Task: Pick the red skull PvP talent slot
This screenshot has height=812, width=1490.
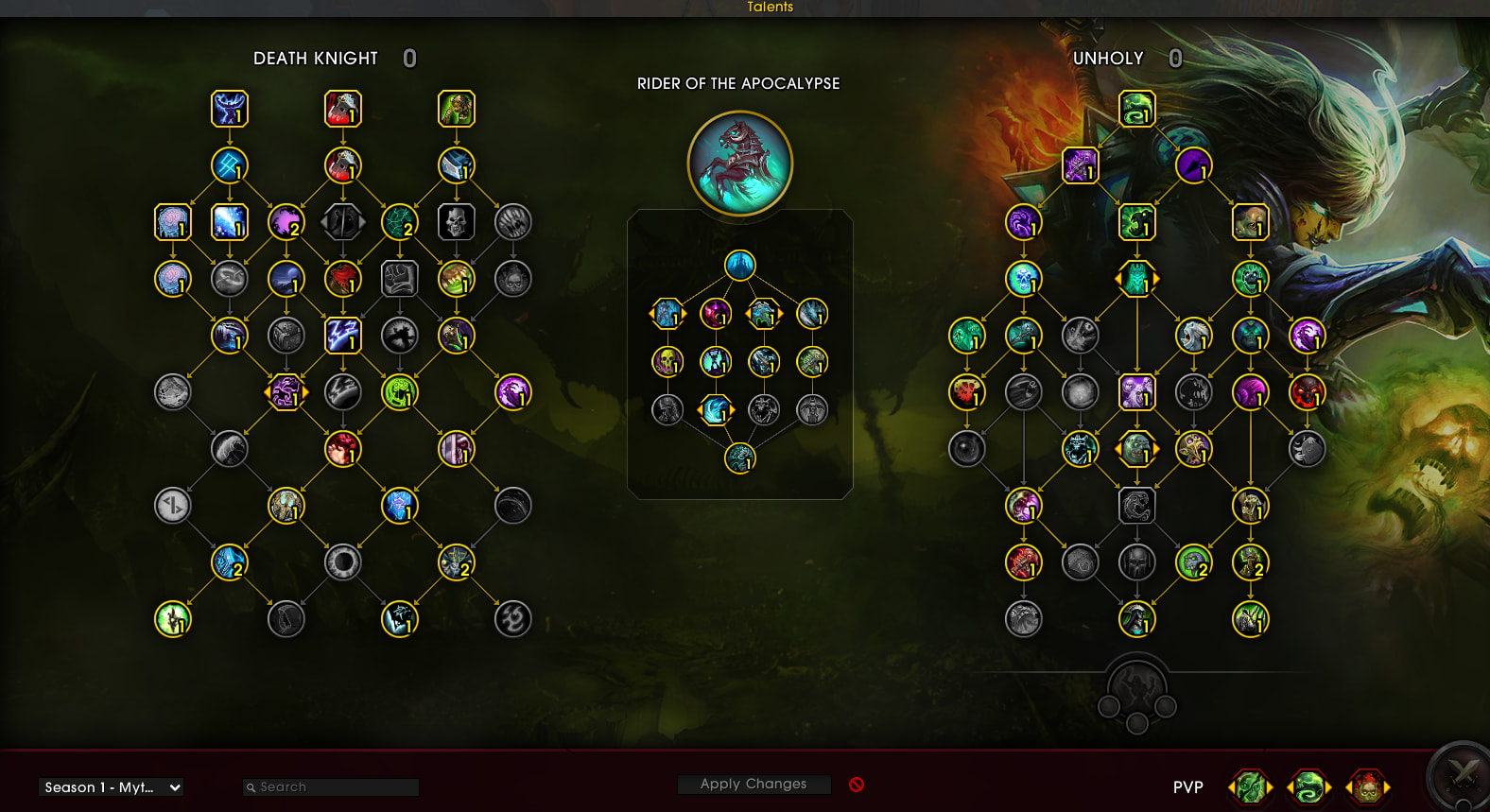Action: click(1367, 786)
